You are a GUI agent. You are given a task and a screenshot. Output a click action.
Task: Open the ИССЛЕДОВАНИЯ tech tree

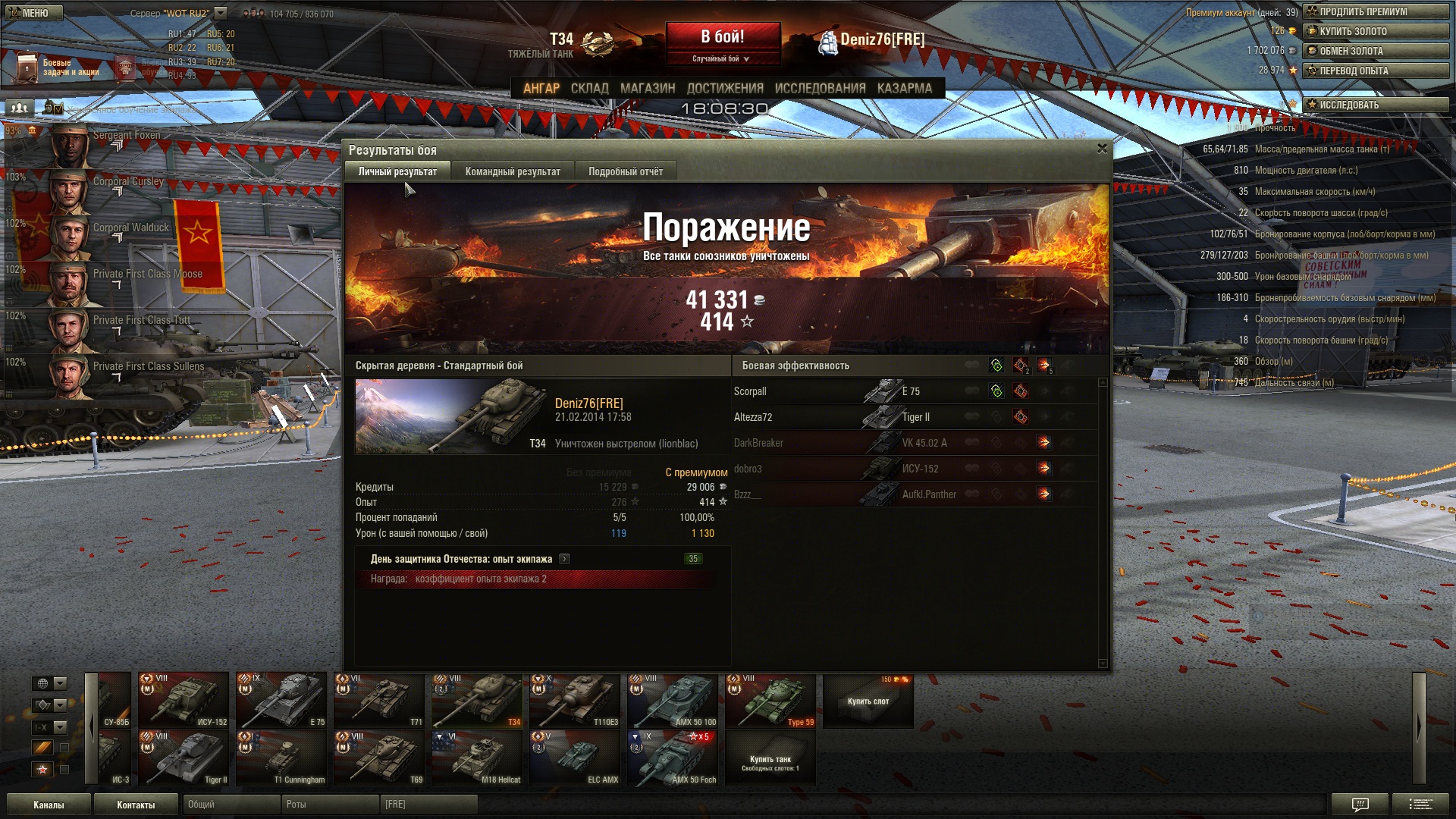coord(820,88)
